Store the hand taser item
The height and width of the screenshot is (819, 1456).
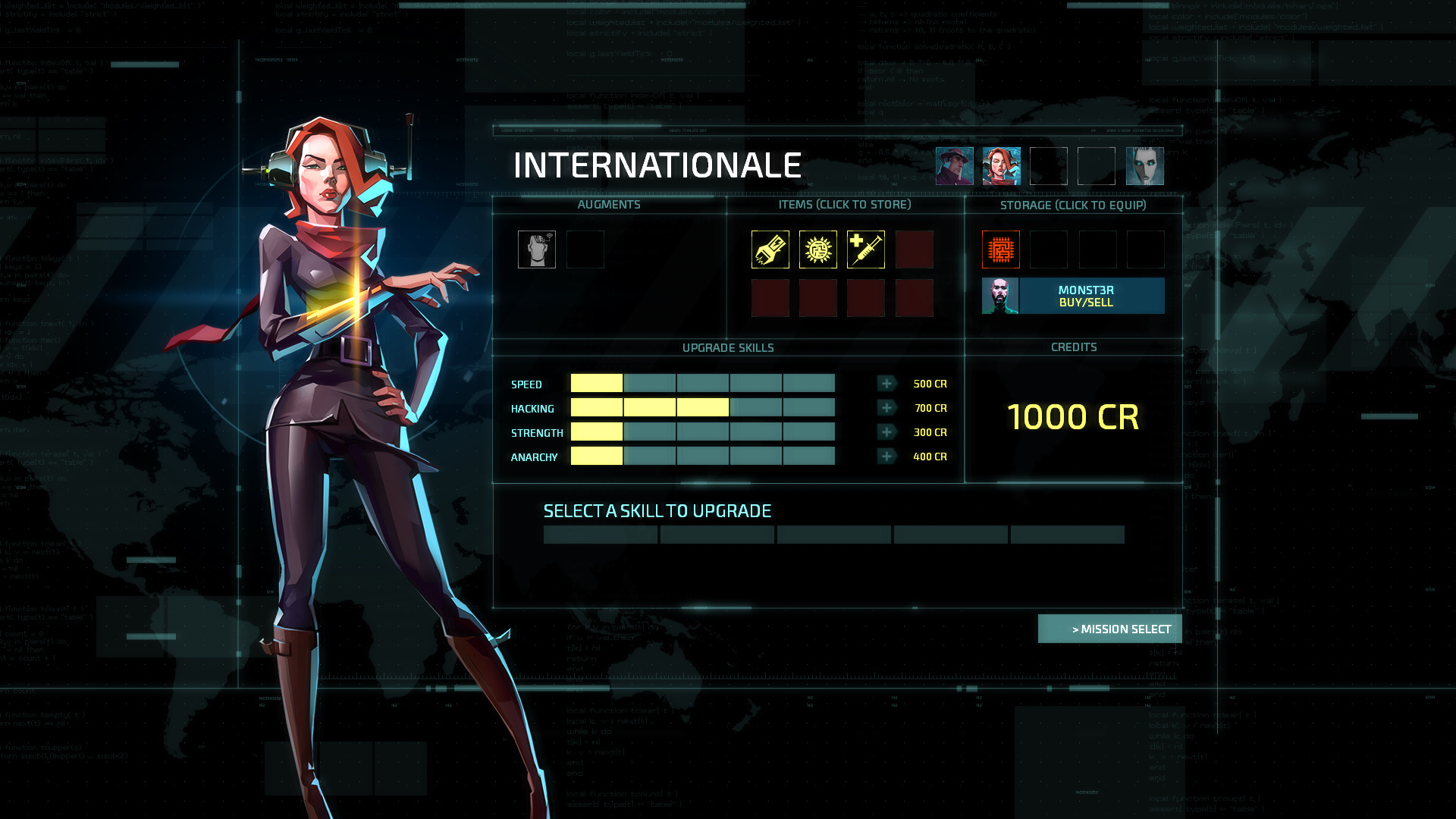[770, 249]
